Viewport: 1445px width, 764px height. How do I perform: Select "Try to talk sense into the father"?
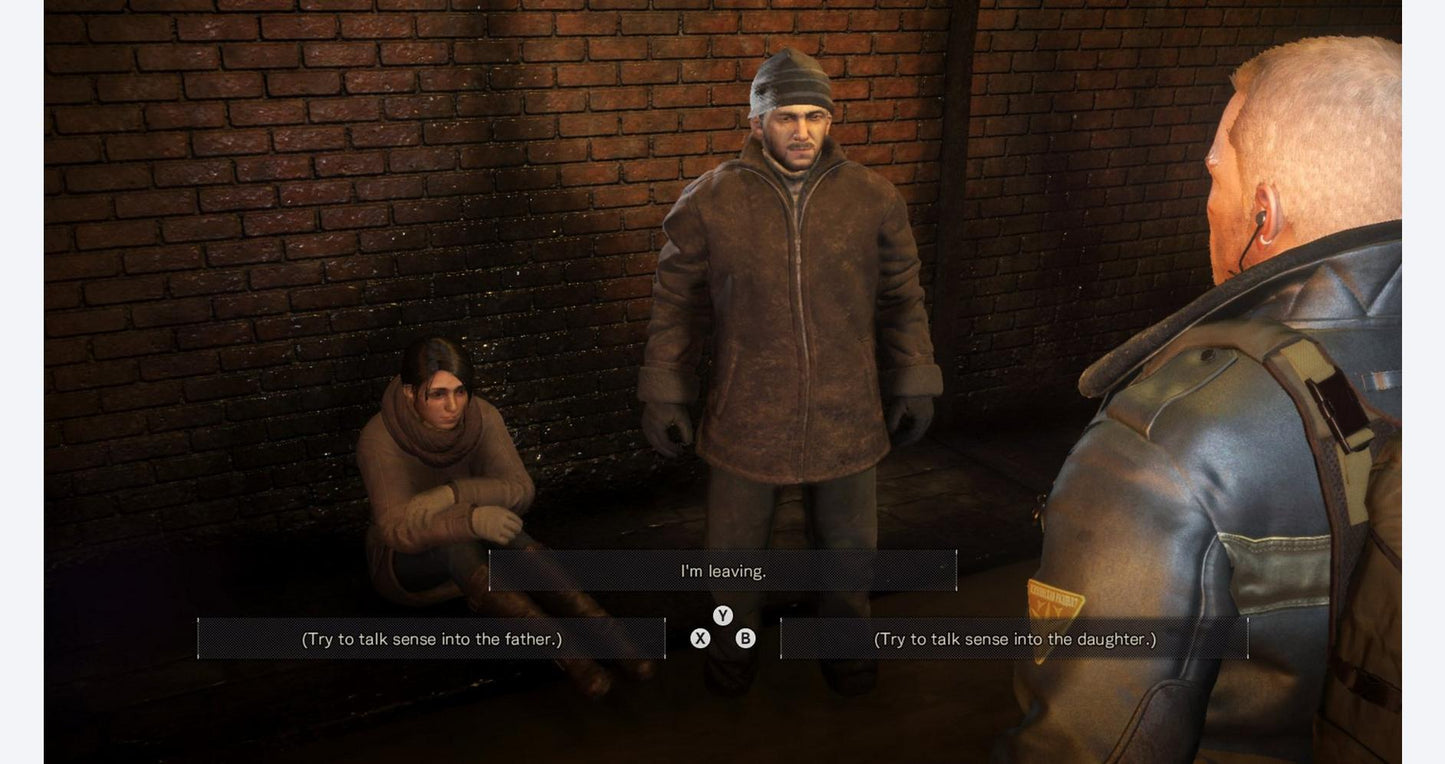point(431,639)
